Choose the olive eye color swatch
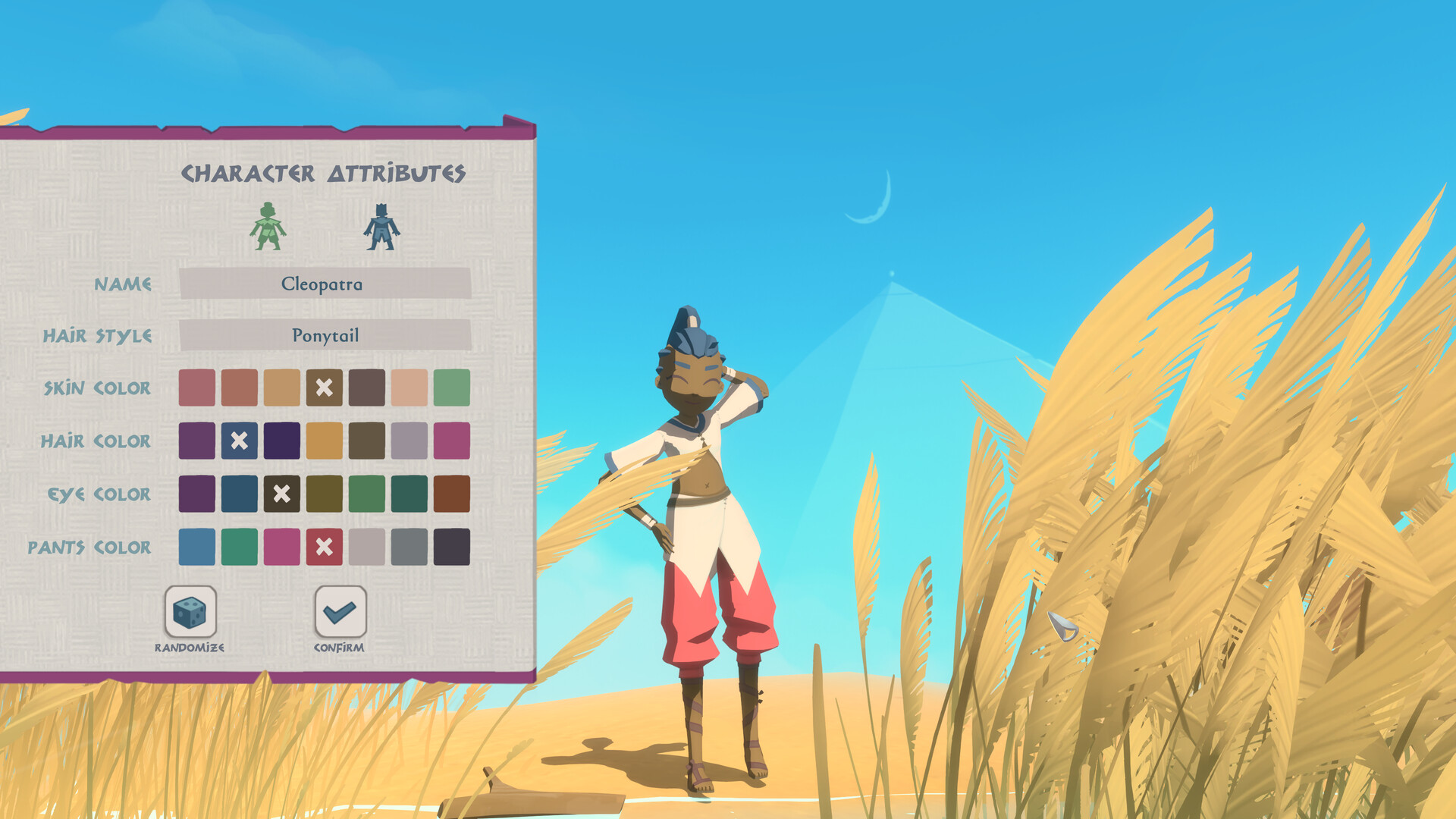 pos(325,494)
